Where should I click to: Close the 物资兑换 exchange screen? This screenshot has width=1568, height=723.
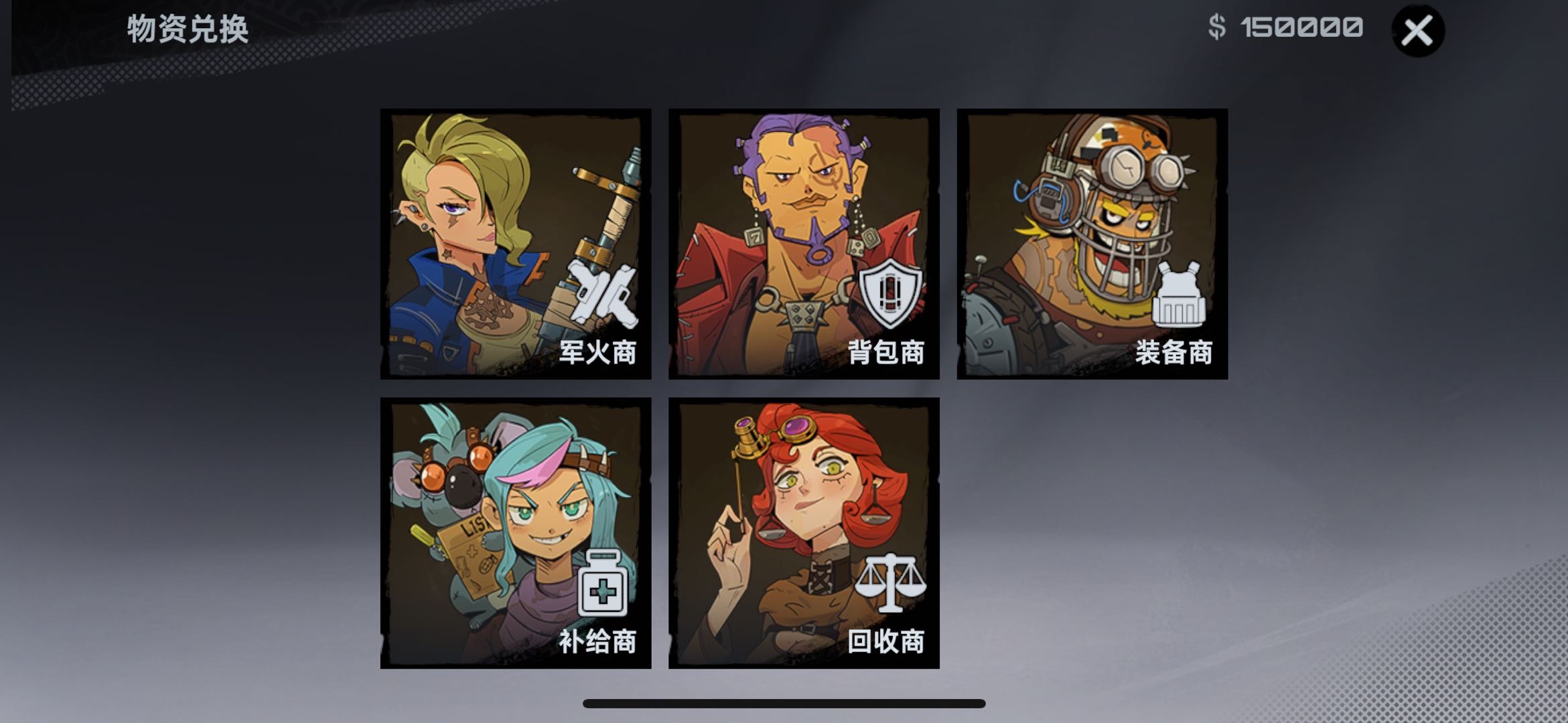(x=1417, y=29)
